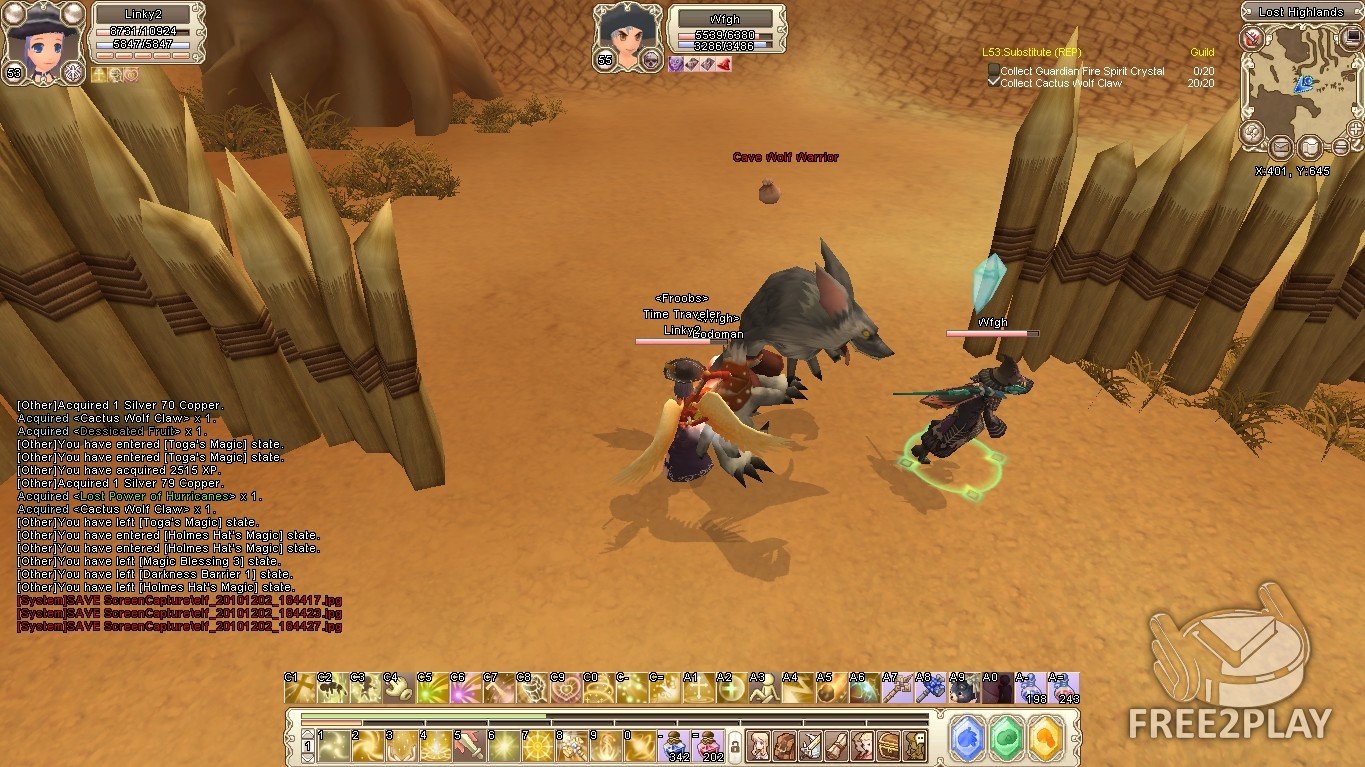1365x767 pixels.
Task: Open the world map scroll button
Action: pyautogui.click(x=1310, y=148)
